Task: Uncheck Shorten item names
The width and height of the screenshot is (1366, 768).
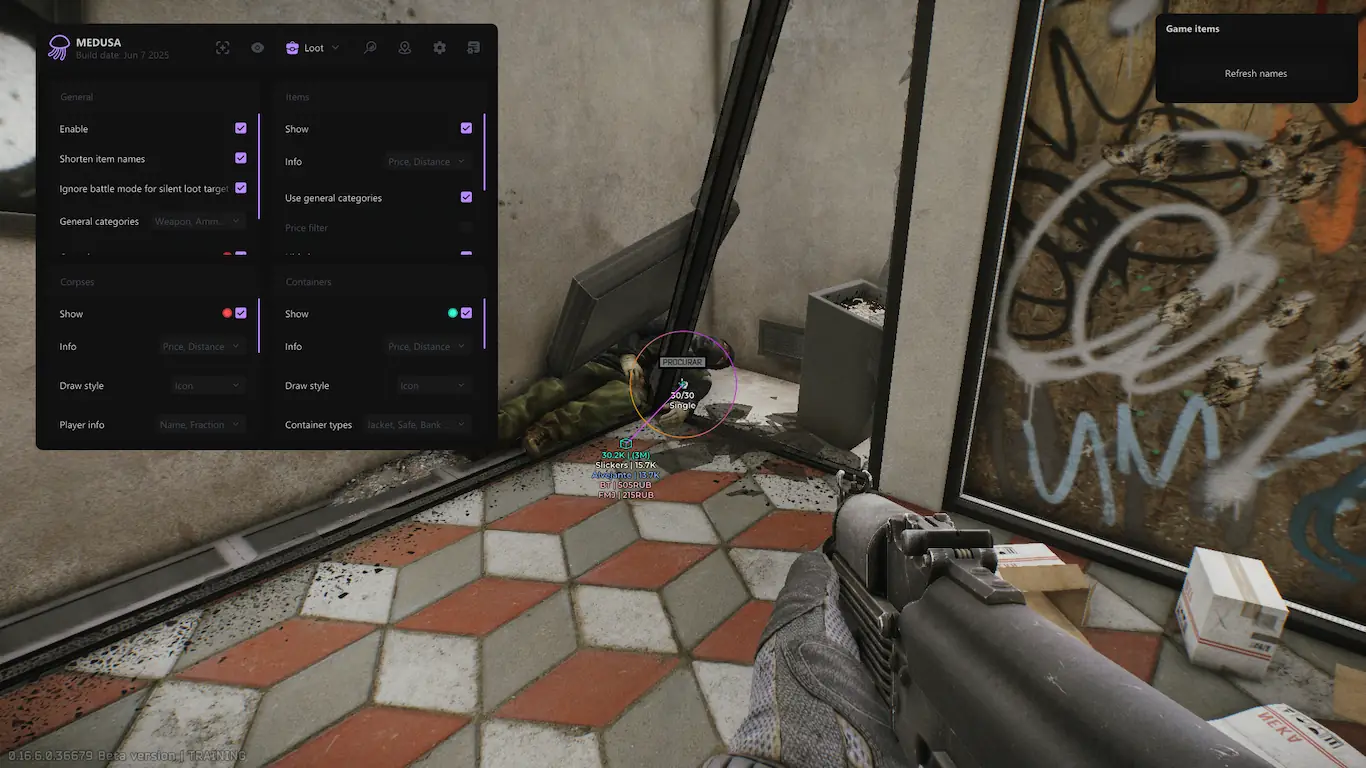Action: [x=241, y=158]
